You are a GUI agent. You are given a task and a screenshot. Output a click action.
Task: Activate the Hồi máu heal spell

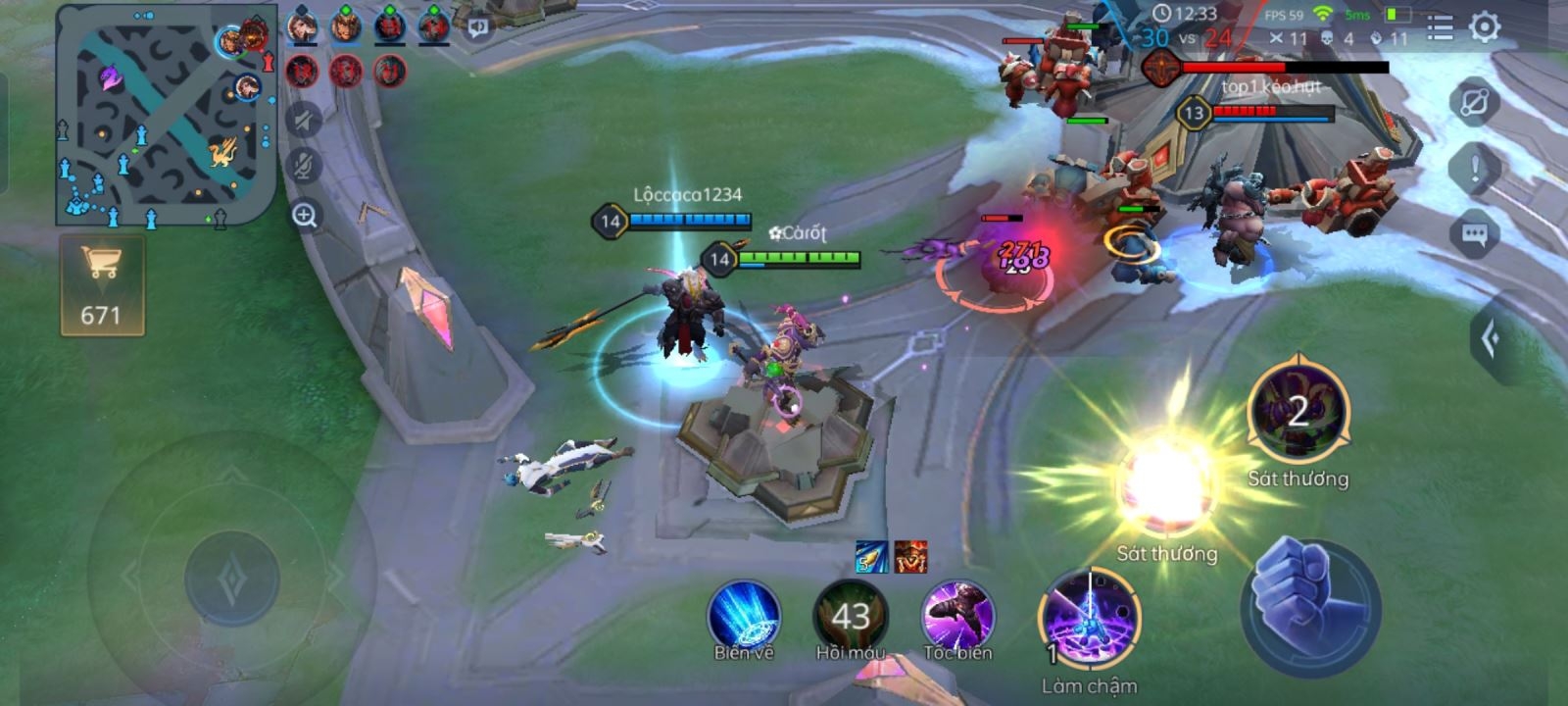[x=850, y=616]
